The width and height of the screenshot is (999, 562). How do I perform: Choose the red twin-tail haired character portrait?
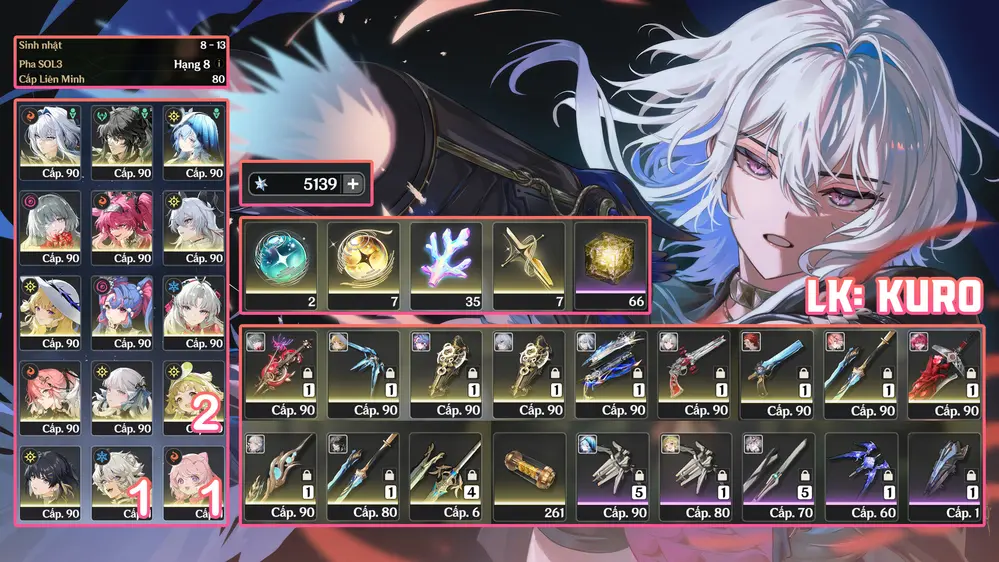(x=122, y=226)
